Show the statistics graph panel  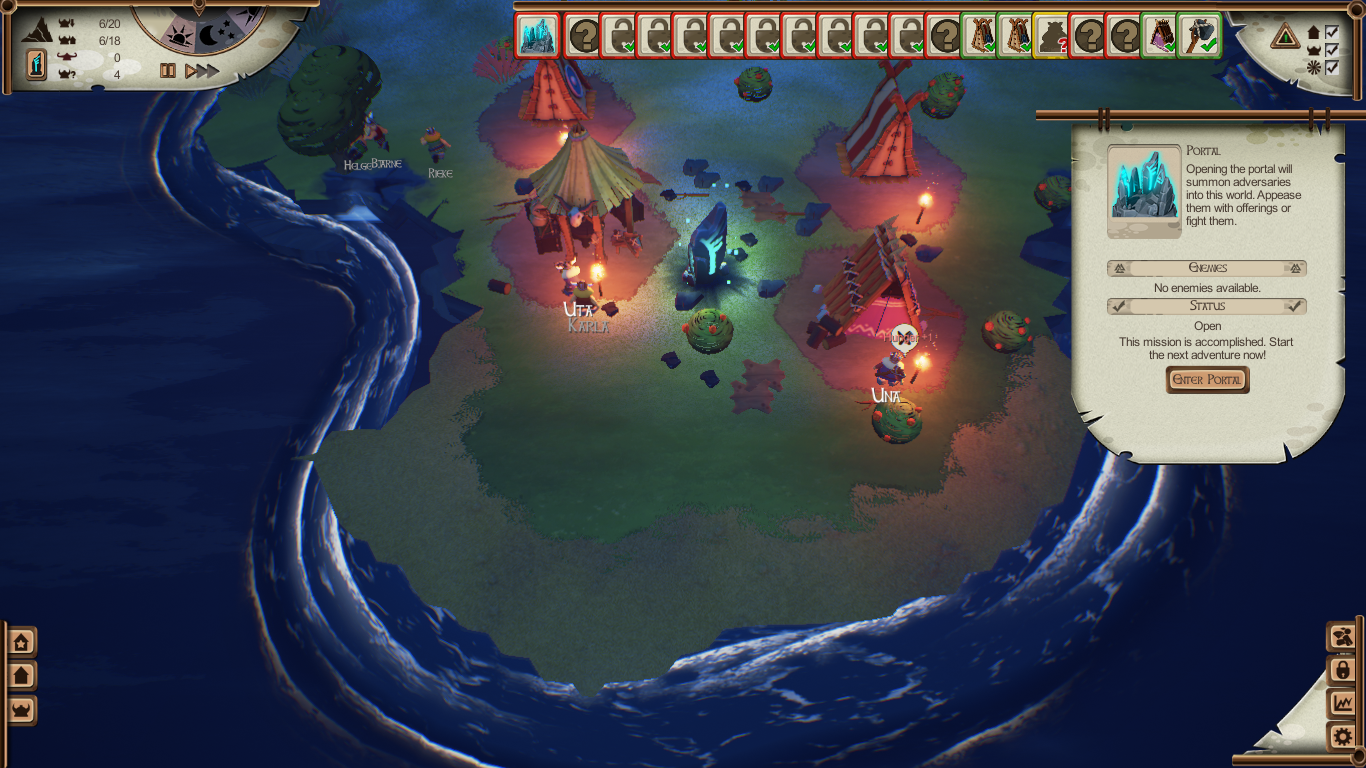coord(1342,704)
